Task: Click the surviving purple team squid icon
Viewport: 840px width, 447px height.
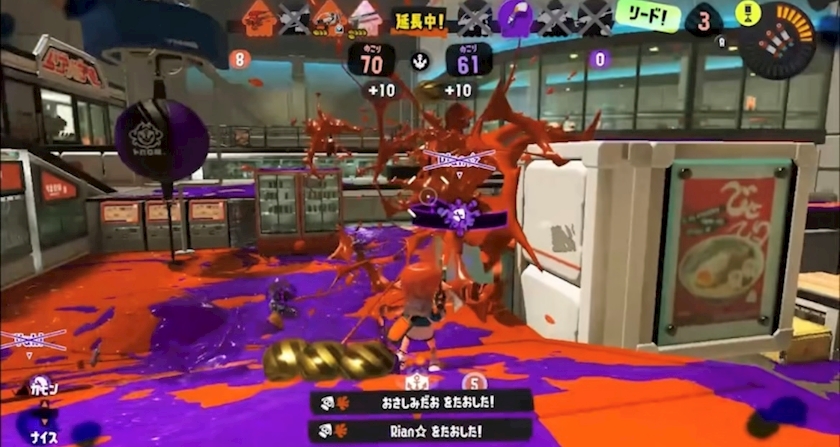Action: pos(515,18)
